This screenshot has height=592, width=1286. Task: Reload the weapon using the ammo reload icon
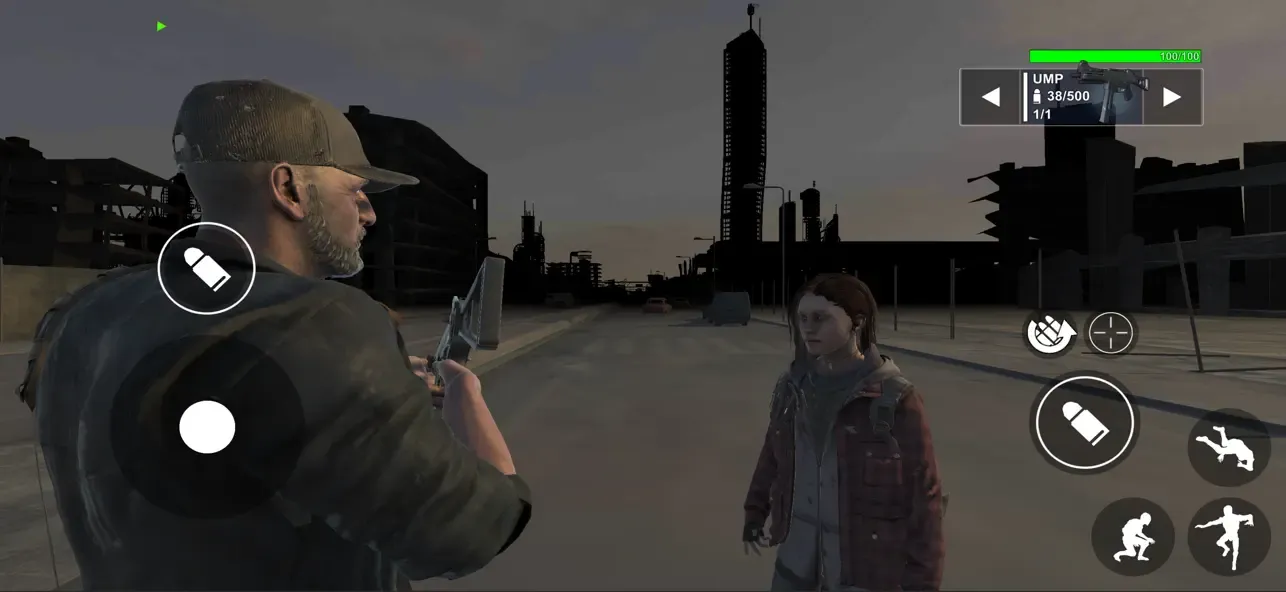pyautogui.click(x=1051, y=333)
